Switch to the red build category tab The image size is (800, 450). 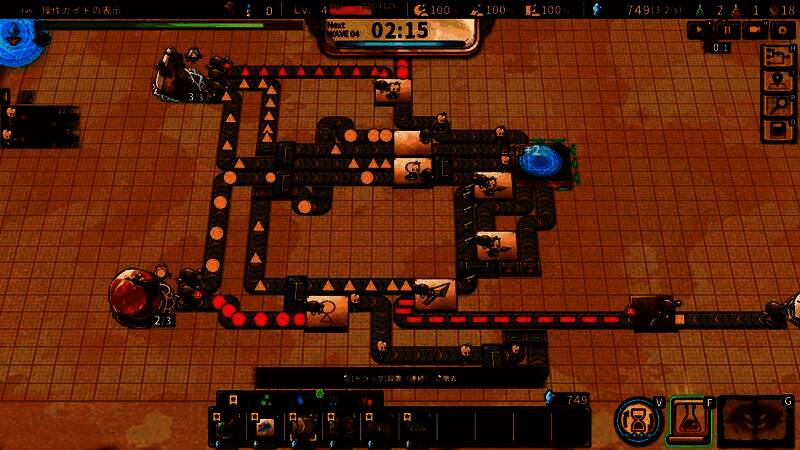coord(368,398)
